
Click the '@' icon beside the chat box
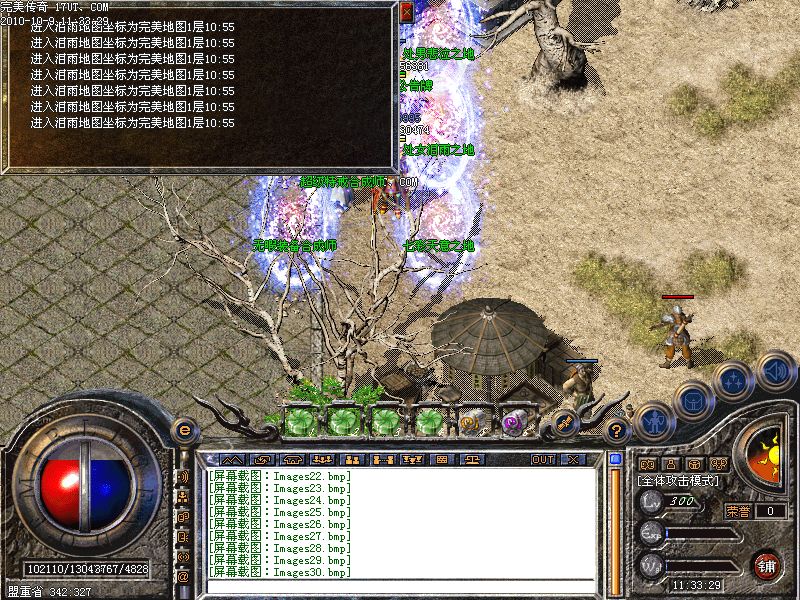coord(183,577)
